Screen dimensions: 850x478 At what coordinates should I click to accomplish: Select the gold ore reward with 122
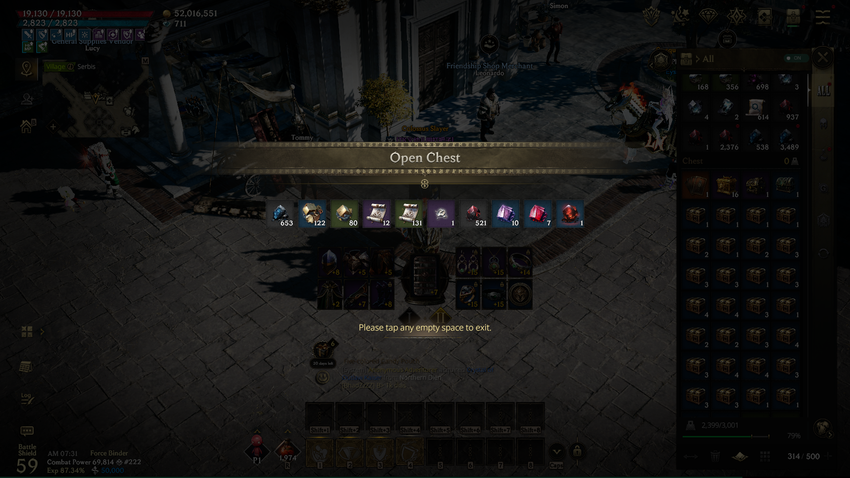[313, 213]
